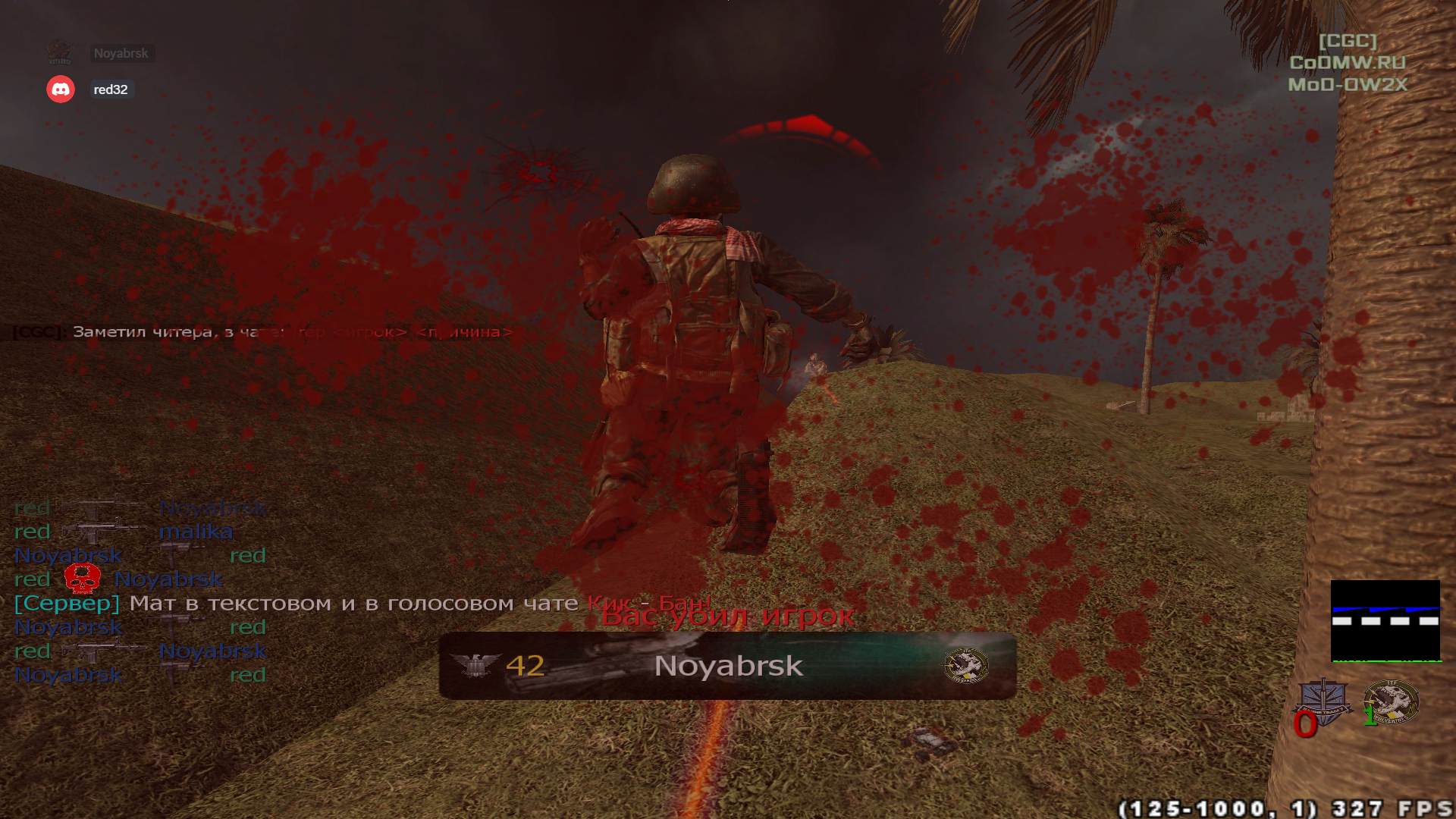
Task: Select the red32 name tag in Discord overlay
Action: 111,89
